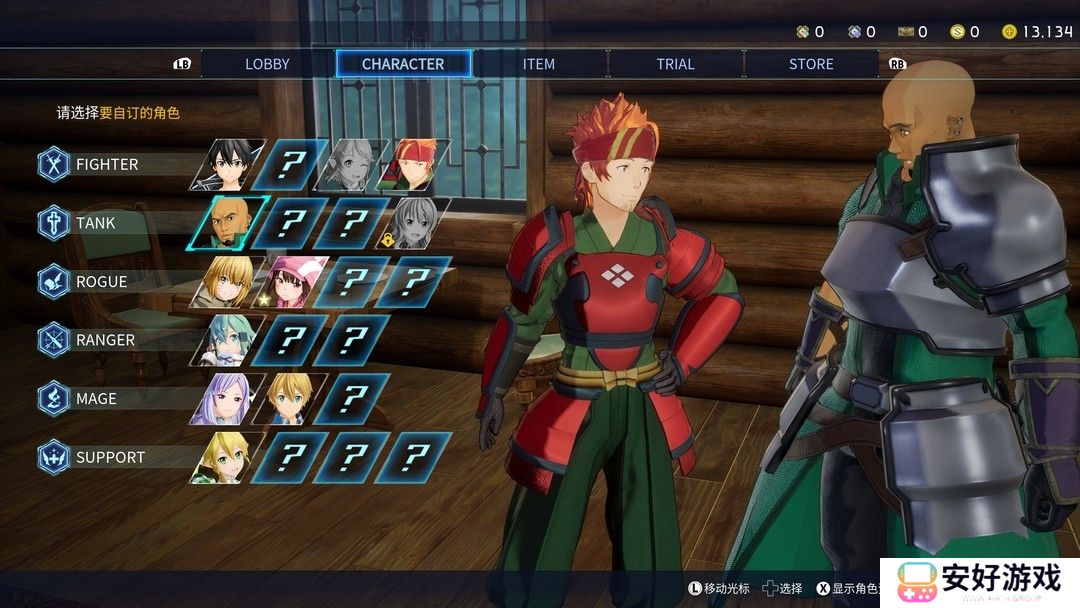This screenshot has width=1080, height=608.
Task: Select the red-bandana Klein fighter portrait
Action: tap(413, 165)
